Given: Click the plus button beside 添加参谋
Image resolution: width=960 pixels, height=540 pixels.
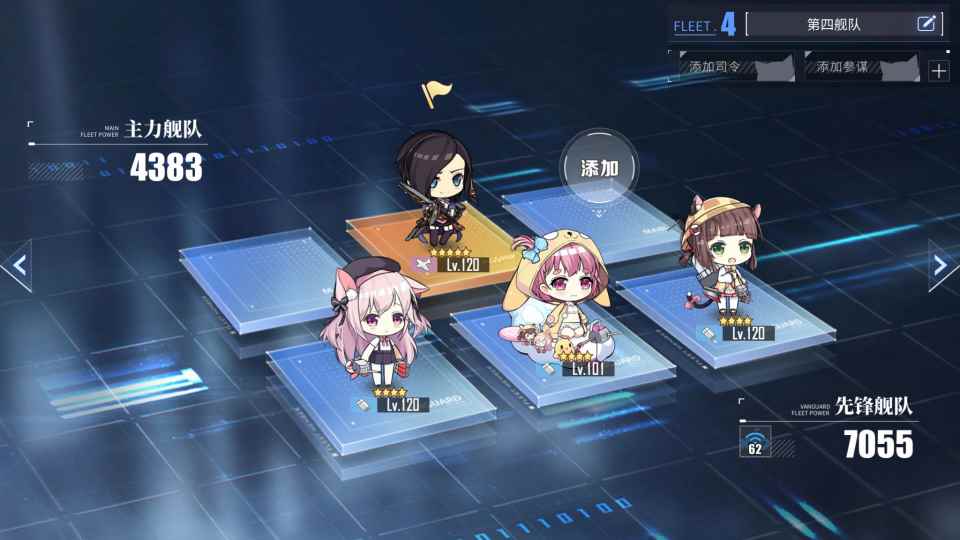Looking at the screenshot, I should click(938, 70).
